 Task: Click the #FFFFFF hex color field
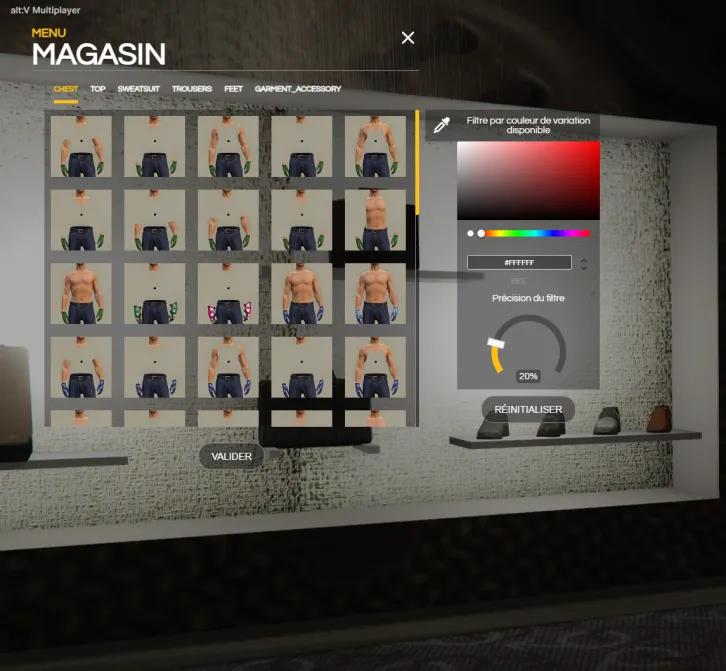point(519,262)
